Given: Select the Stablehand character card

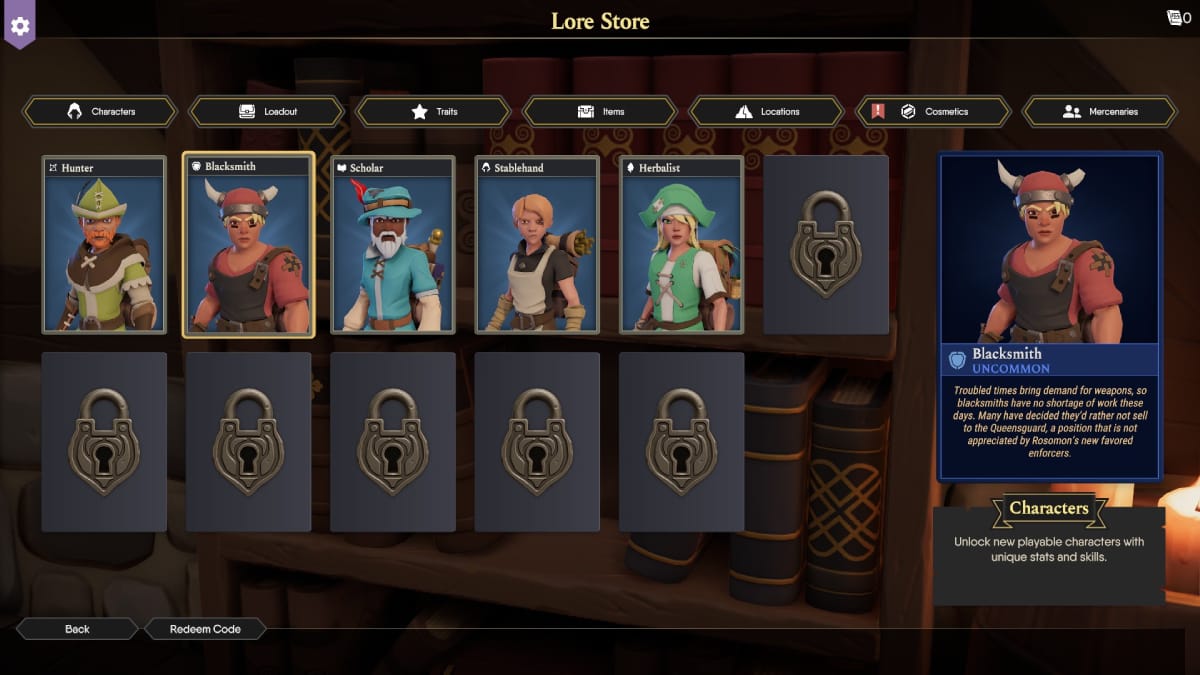Looking at the screenshot, I should pyautogui.click(x=537, y=245).
